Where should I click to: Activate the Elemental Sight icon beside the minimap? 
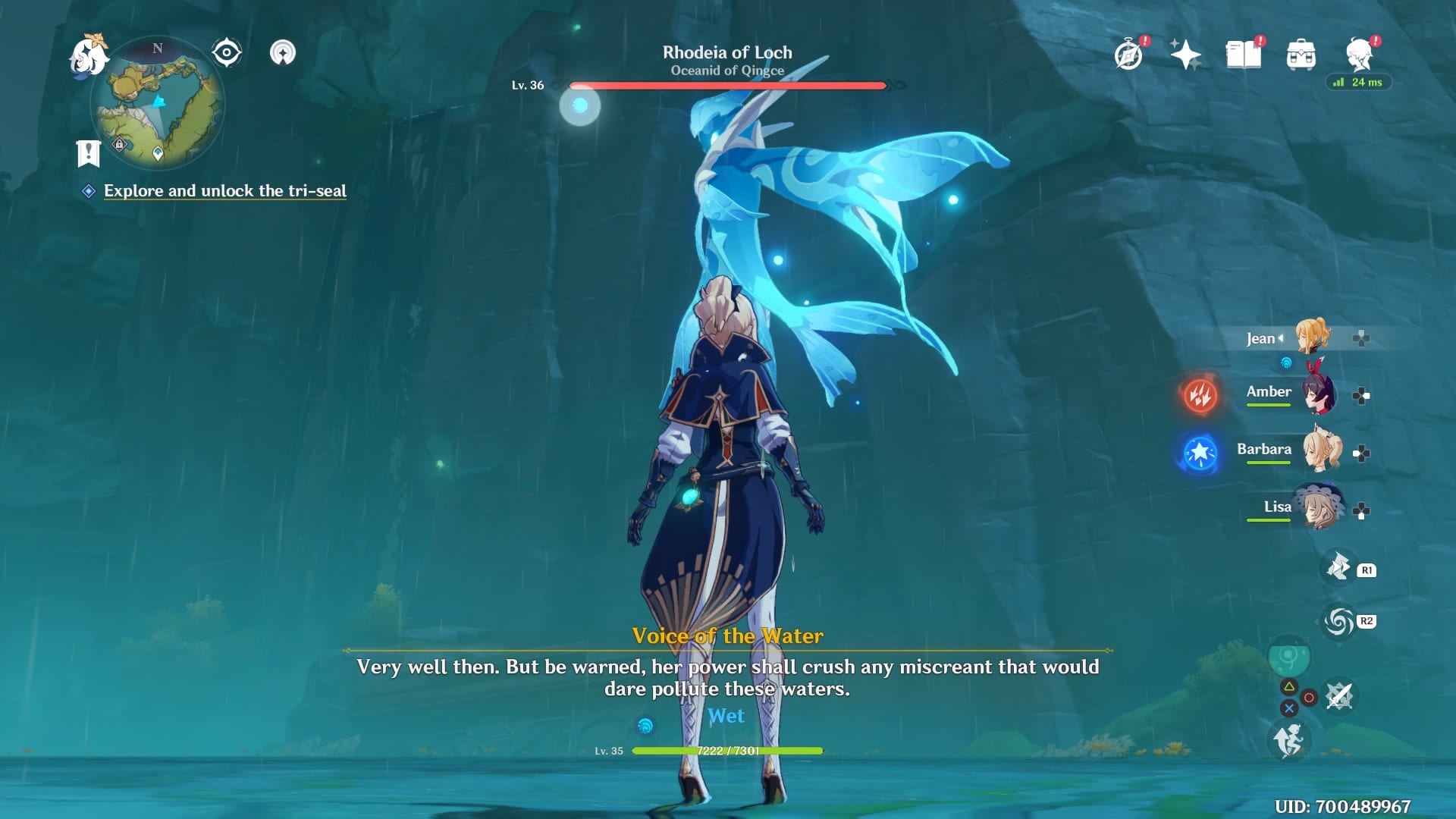[225, 52]
